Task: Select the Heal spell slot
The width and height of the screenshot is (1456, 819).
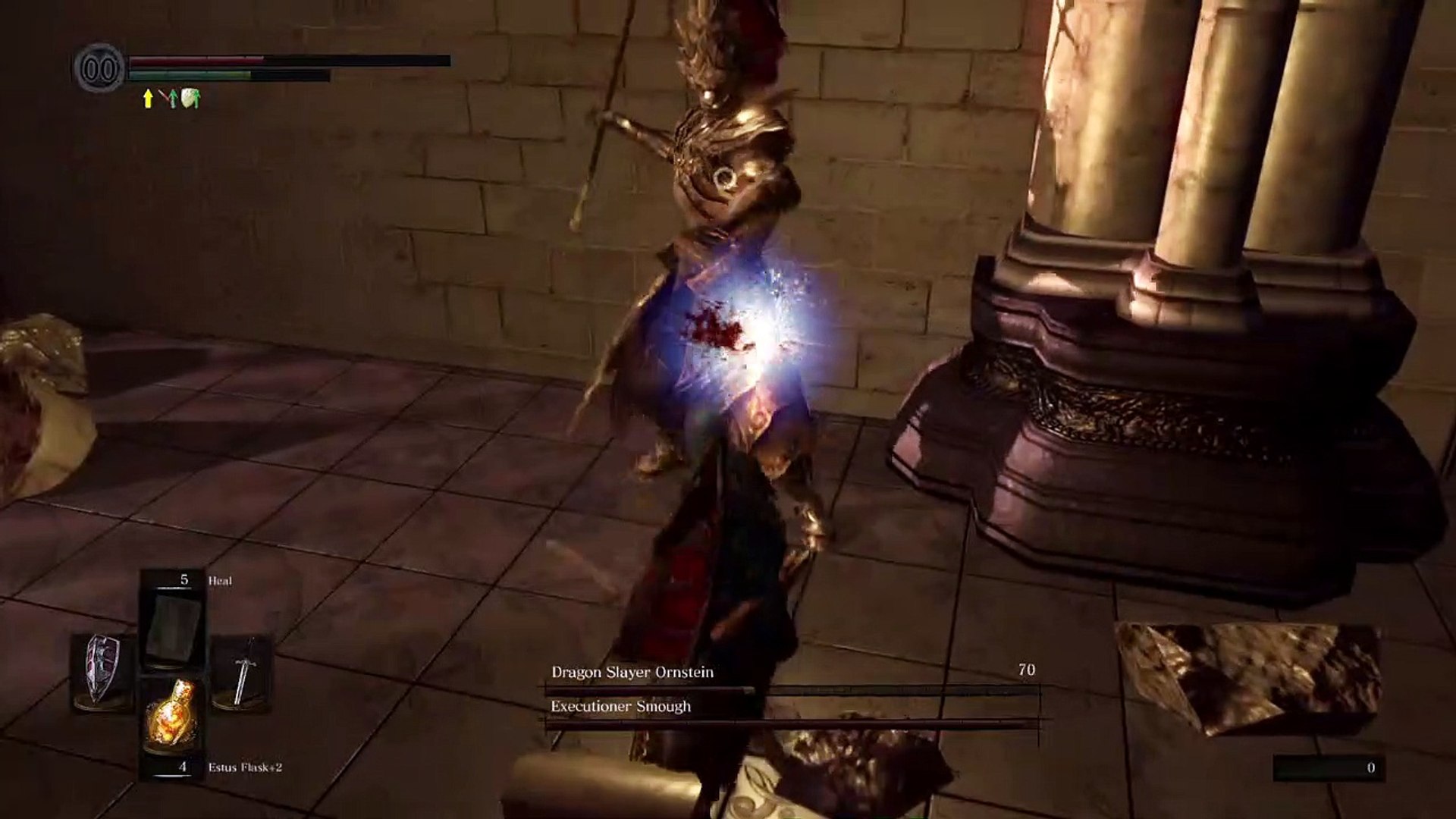Action: (174, 626)
